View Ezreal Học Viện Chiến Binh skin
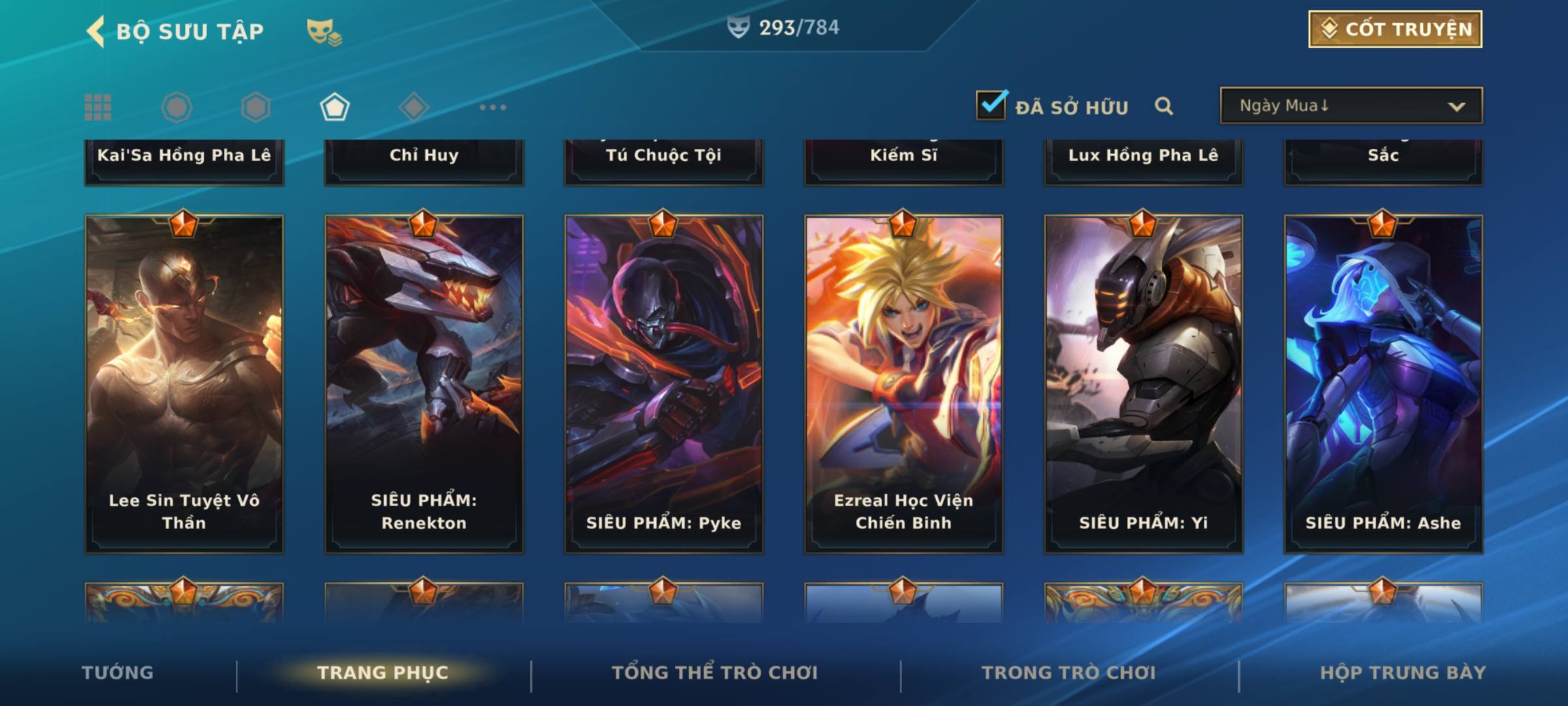Image resolution: width=1568 pixels, height=706 pixels. point(904,384)
